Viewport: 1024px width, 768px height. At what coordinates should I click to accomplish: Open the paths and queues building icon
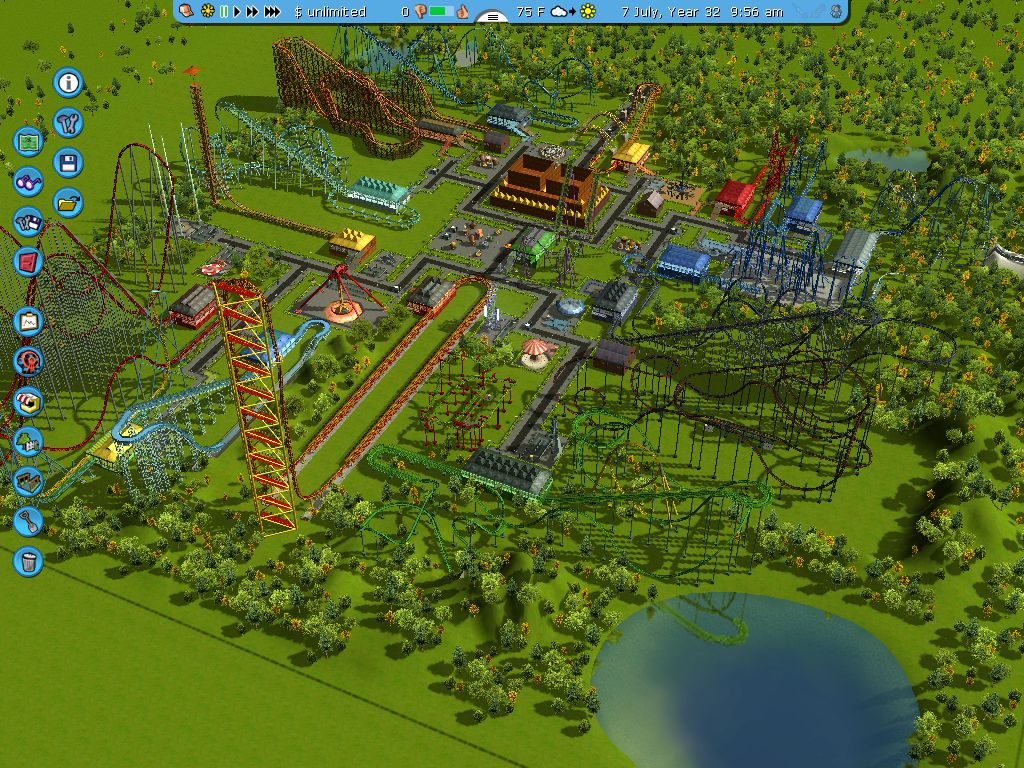click(29, 481)
